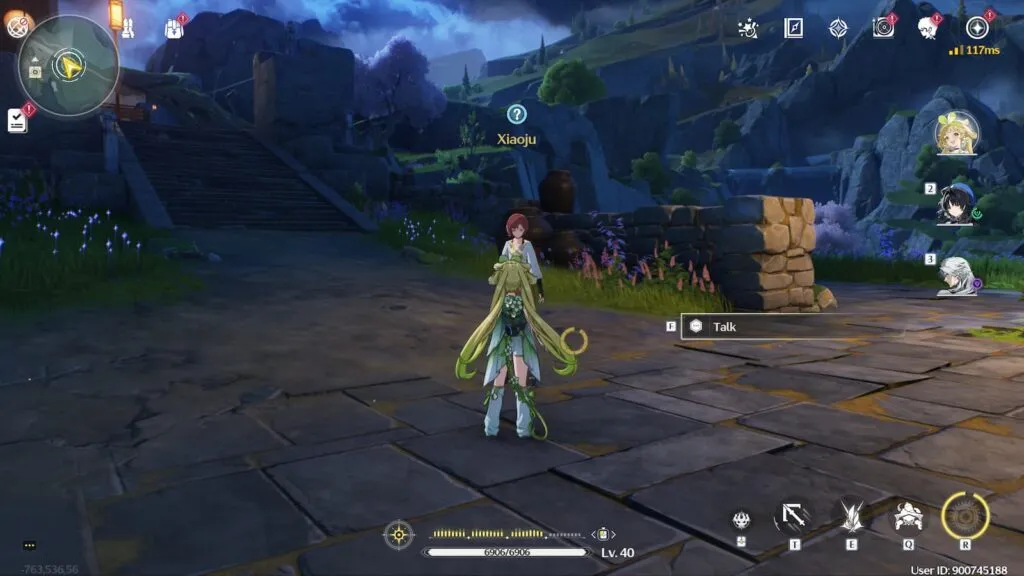Open the four-point star diamond icon

tap(838, 28)
